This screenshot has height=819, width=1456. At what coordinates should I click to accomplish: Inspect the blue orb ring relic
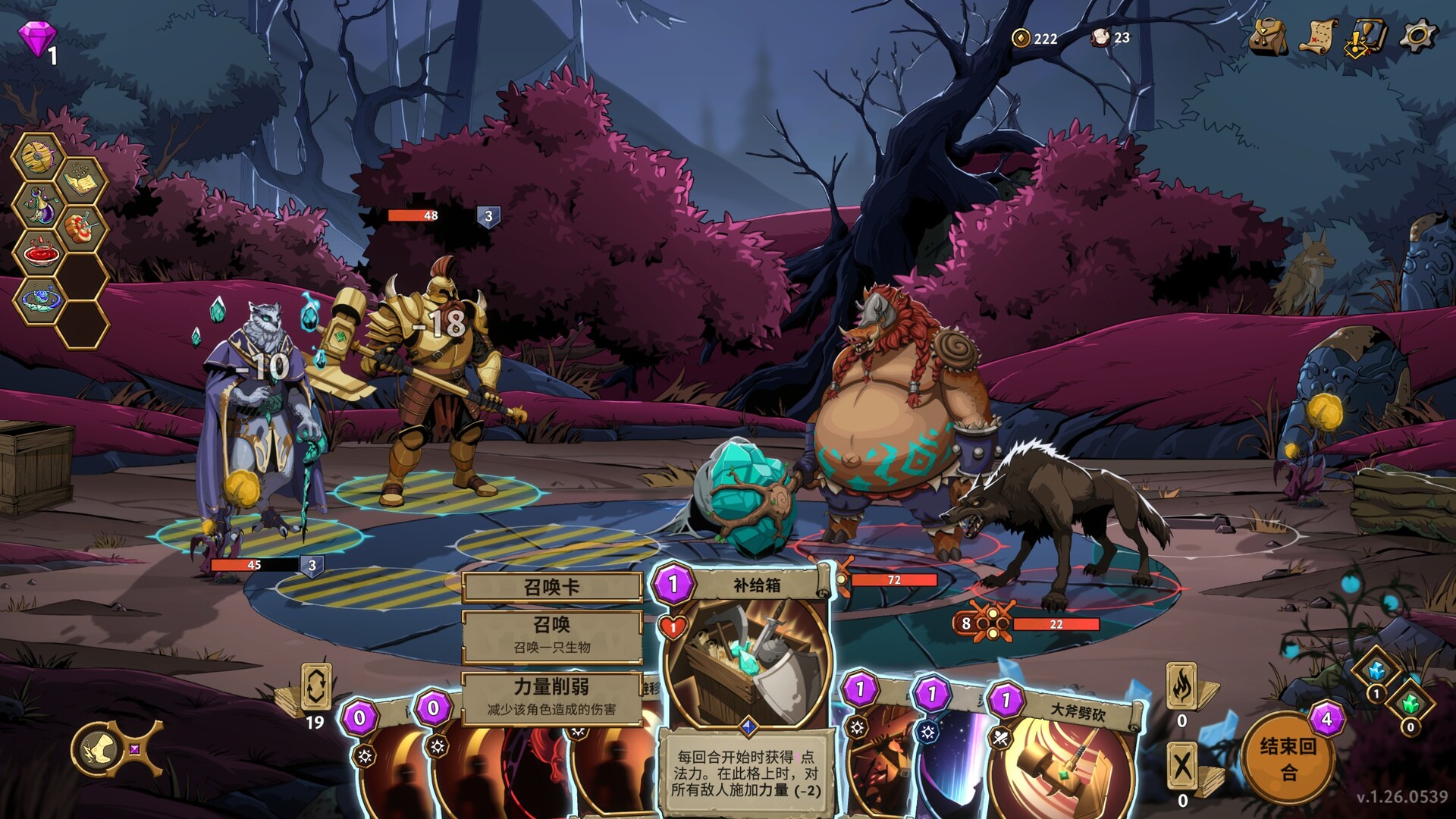click(x=38, y=300)
